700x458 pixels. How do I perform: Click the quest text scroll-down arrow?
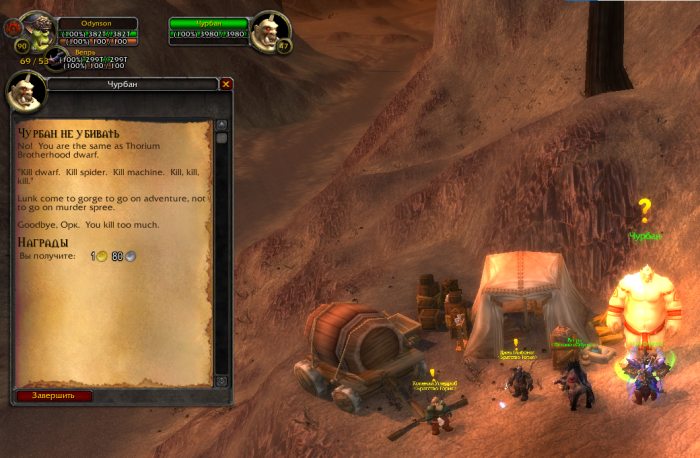point(222,381)
